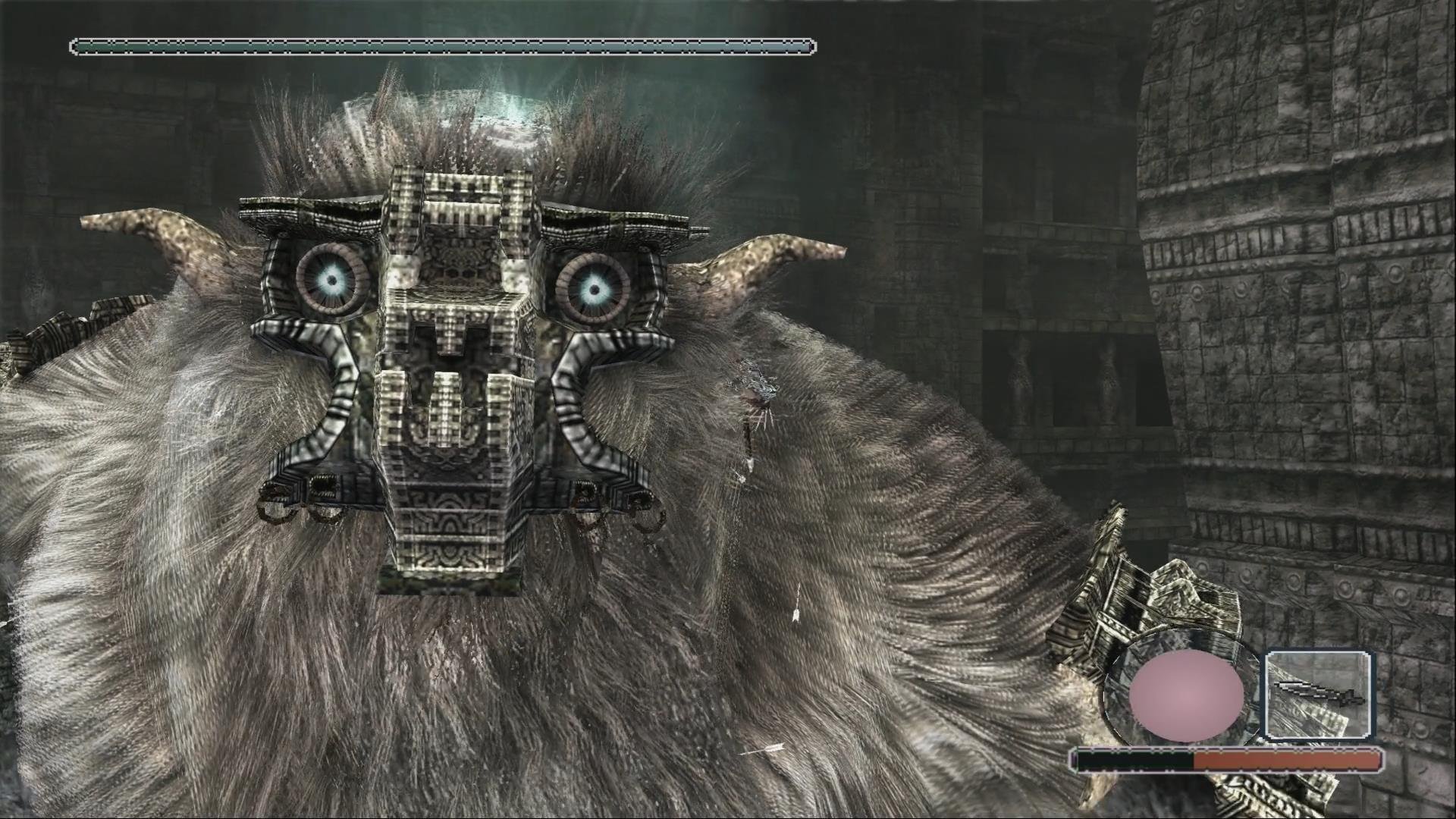Select the equipped sword weapon slot
1456x819 pixels.
coord(1319,695)
